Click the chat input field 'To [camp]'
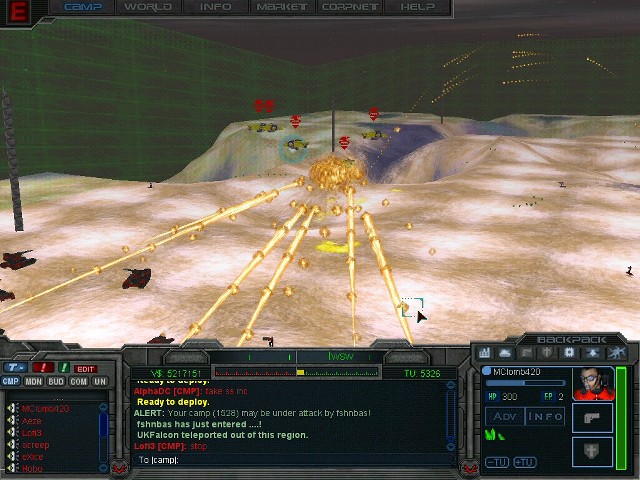This screenshot has width=640, height=480. [x=290, y=460]
